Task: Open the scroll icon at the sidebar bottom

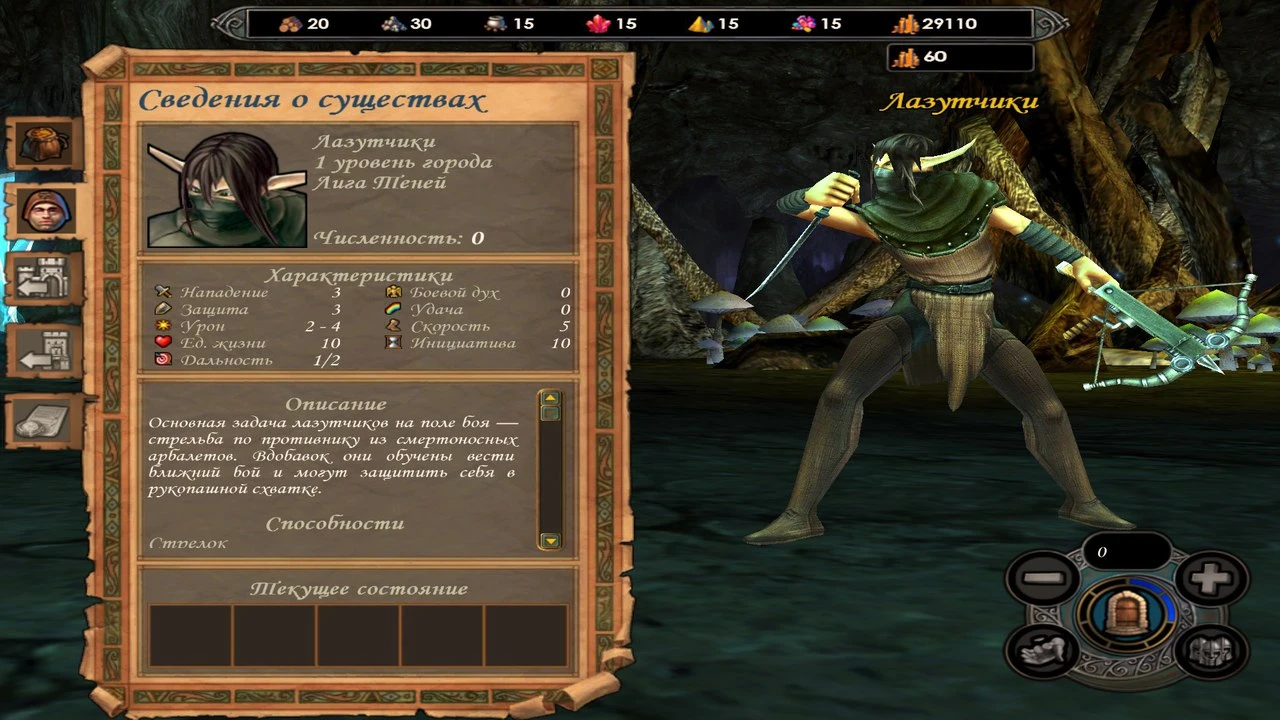Action: coord(42,420)
